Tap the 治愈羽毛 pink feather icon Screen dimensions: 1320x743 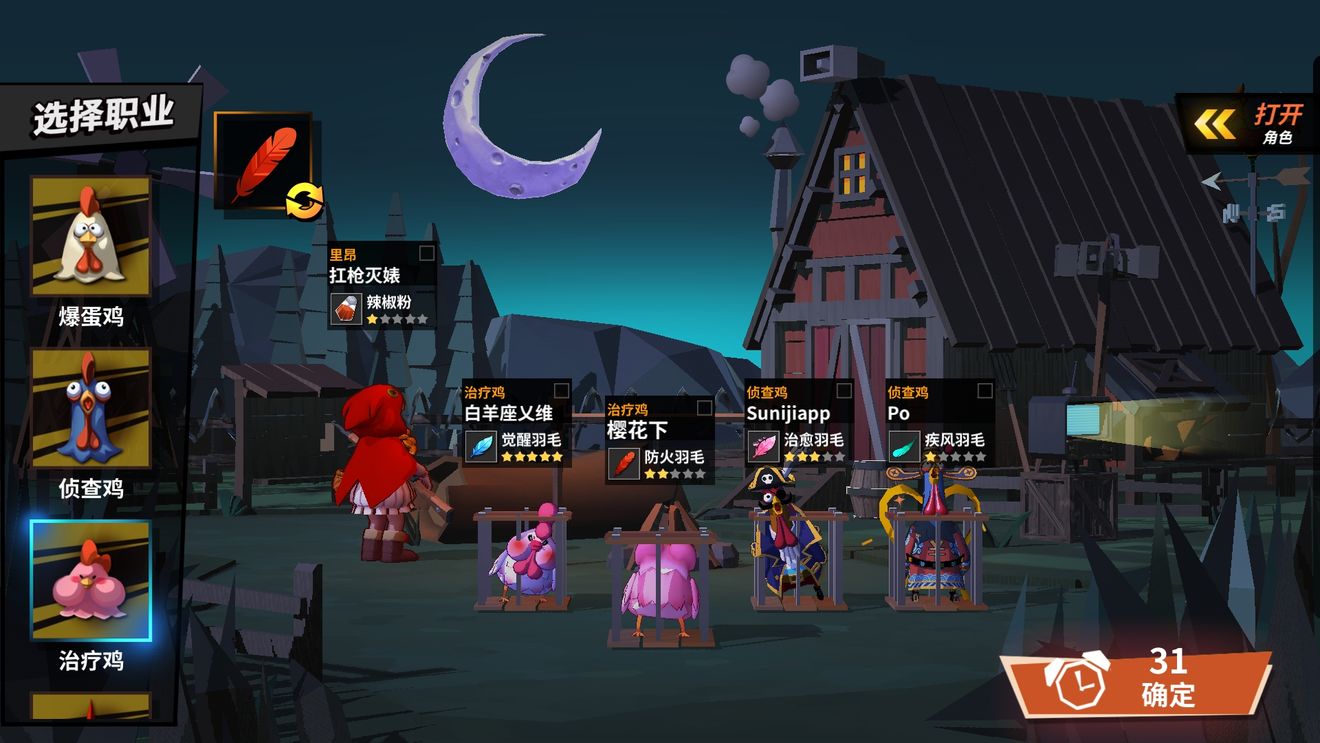pyautogui.click(x=764, y=446)
